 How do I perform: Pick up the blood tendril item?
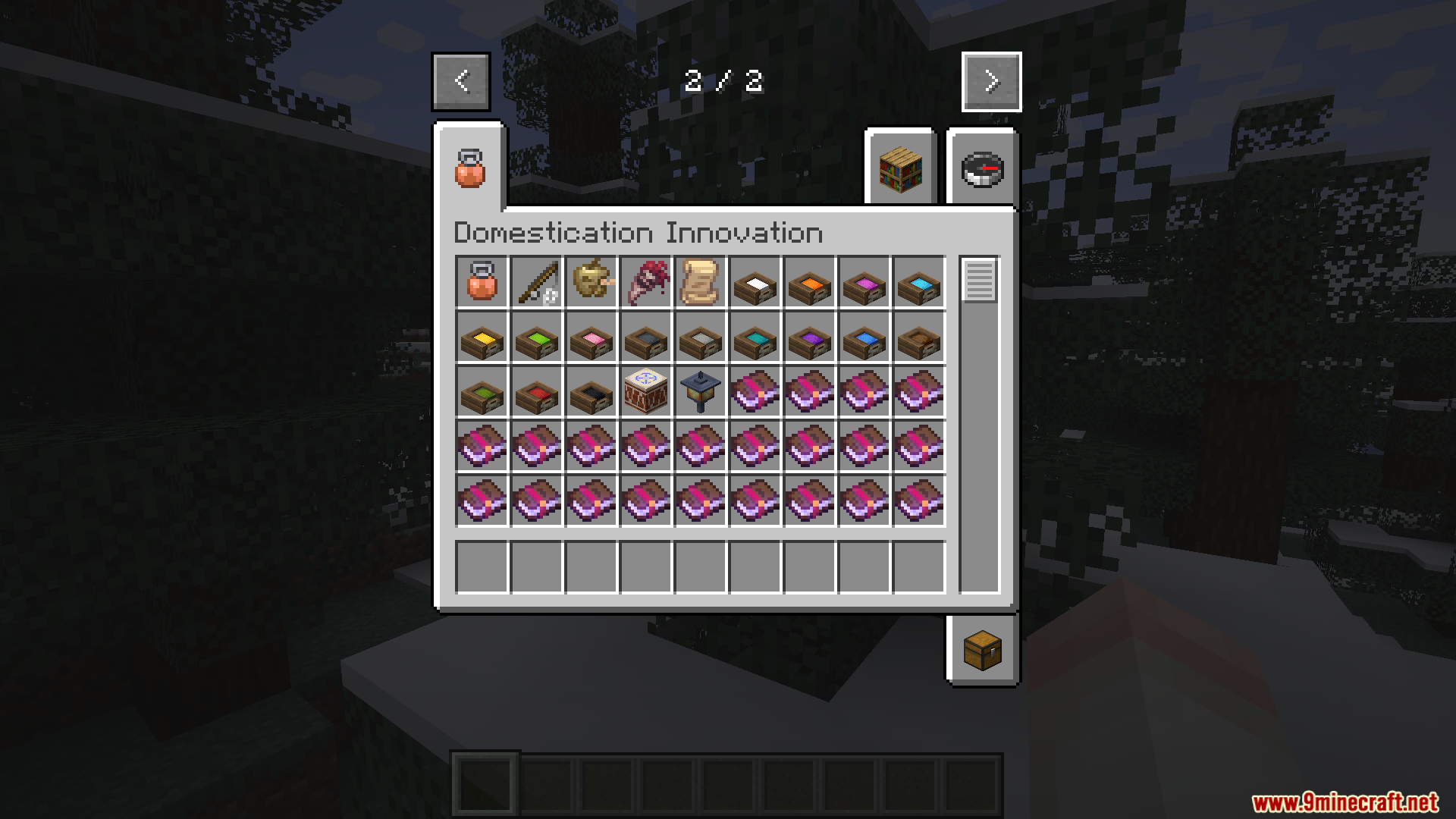pos(645,284)
